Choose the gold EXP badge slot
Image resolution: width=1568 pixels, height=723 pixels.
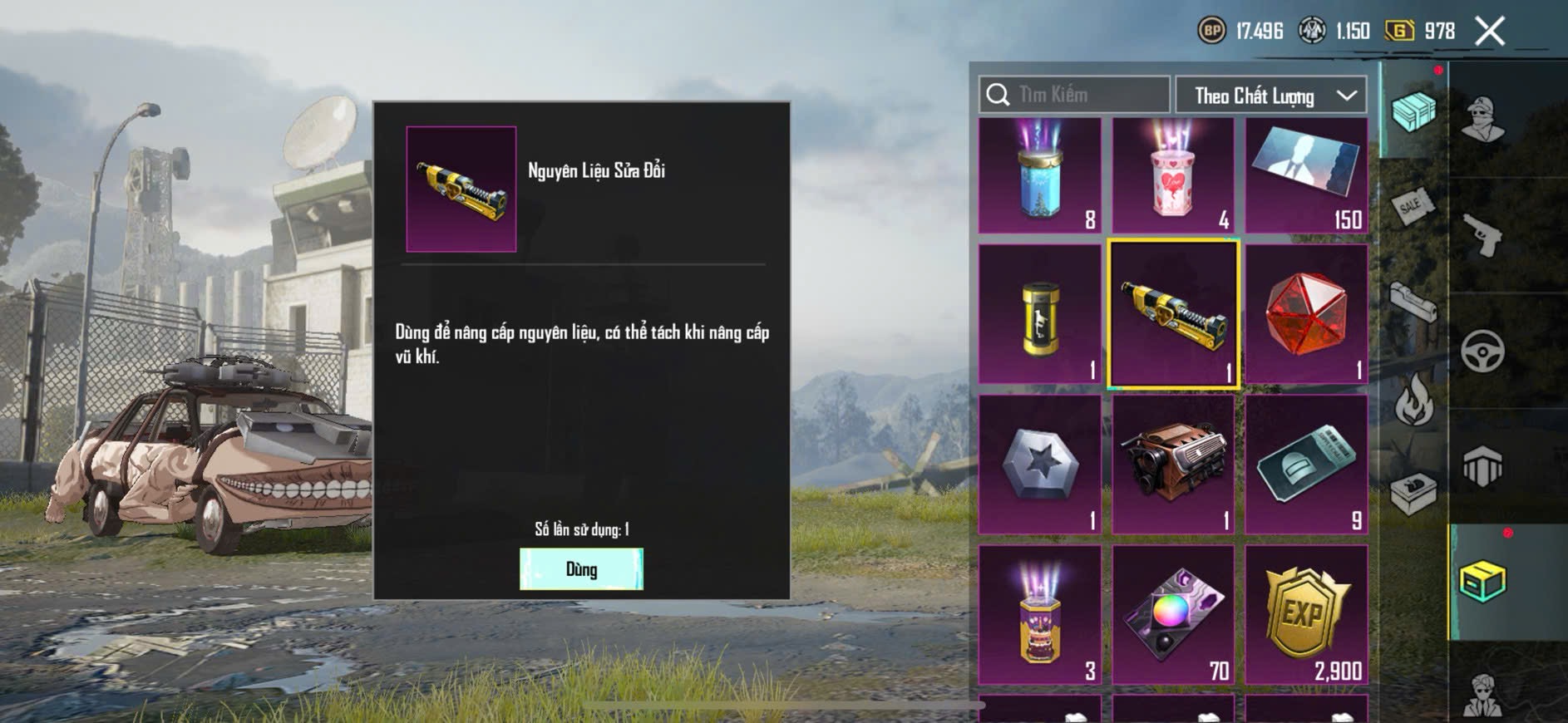tap(1306, 615)
